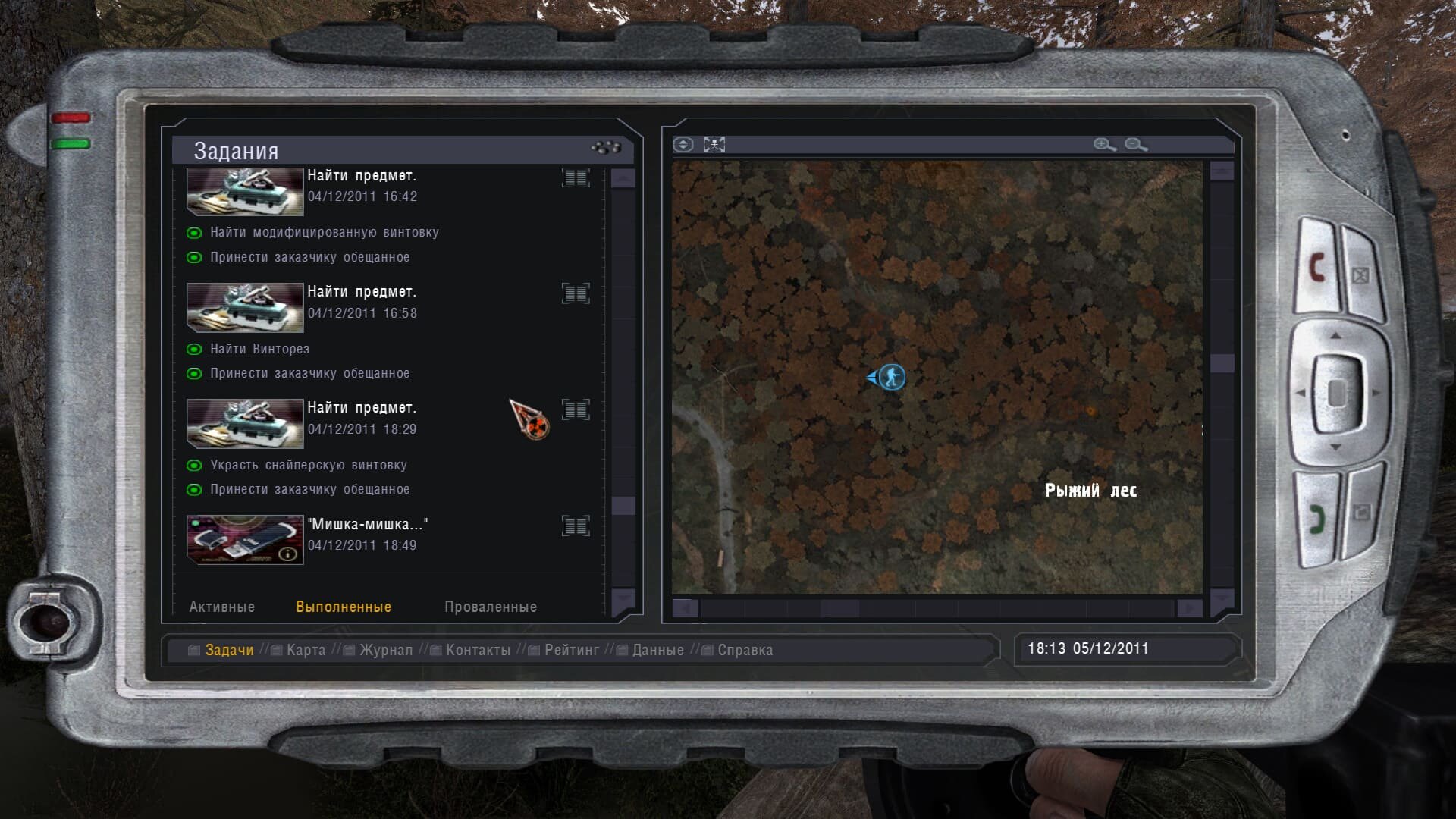This screenshot has height=819, width=1456.
Task: Center map on player with skull icon
Action: 714,144
